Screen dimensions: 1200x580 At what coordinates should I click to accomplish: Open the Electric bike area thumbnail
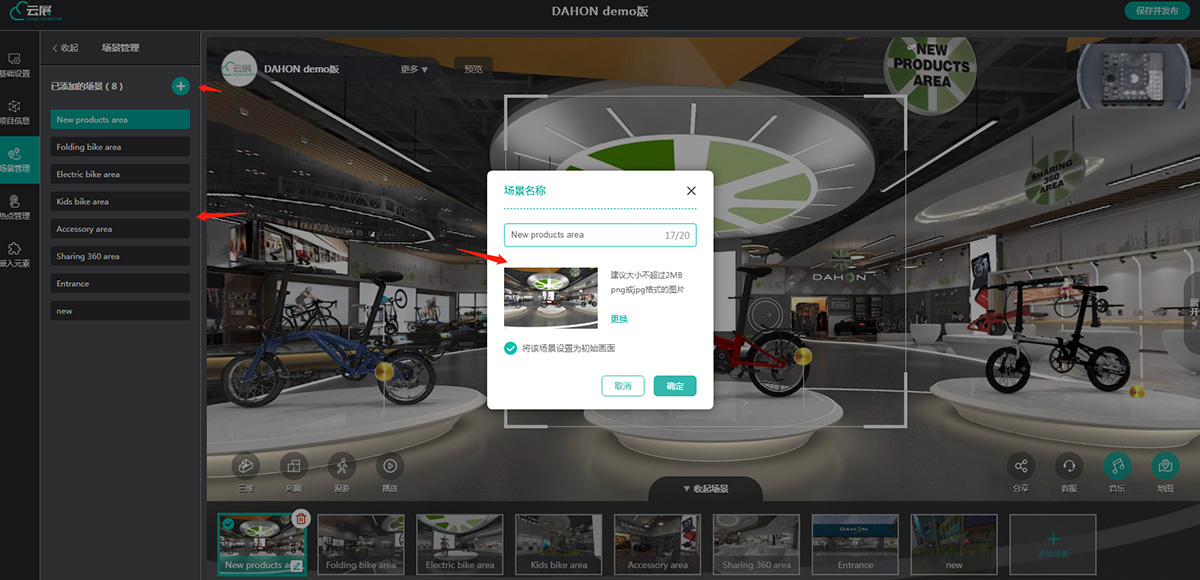pos(460,545)
